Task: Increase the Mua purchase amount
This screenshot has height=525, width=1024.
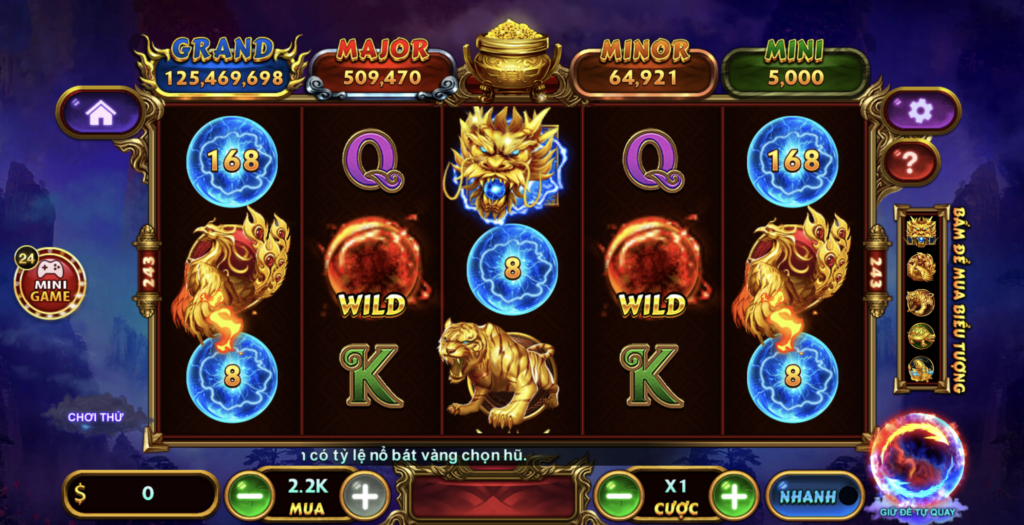Action: pos(365,495)
